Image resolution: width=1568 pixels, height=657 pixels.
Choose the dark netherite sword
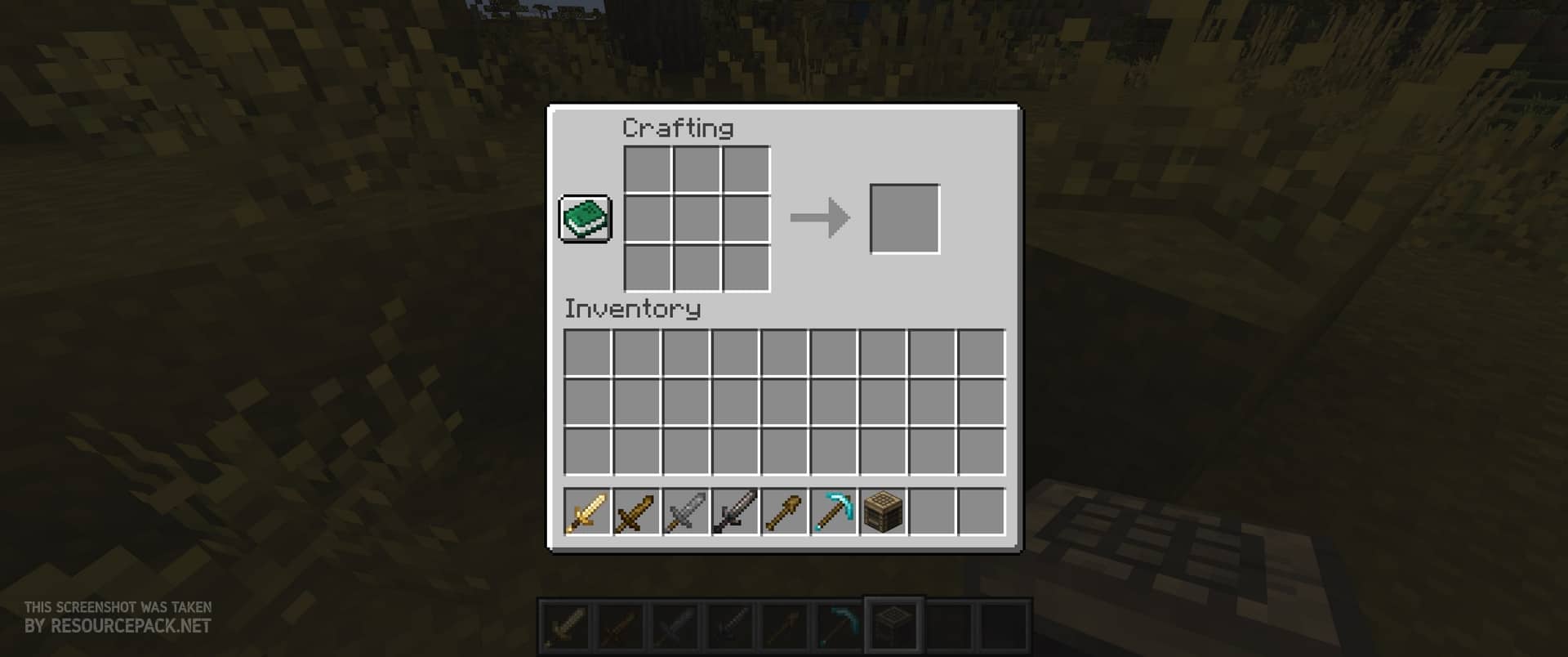pyautogui.click(x=735, y=512)
